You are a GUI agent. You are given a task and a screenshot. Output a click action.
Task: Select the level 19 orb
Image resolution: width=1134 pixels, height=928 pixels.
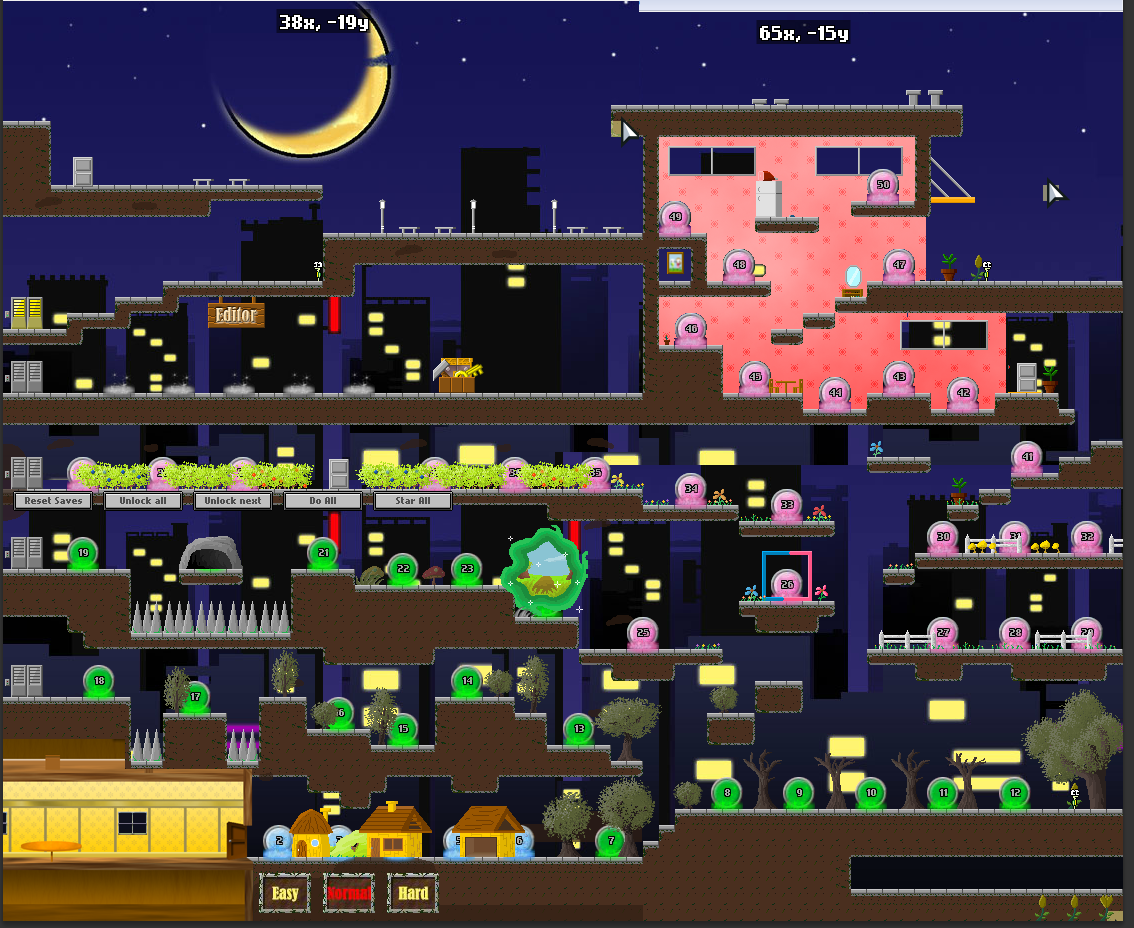(83, 553)
